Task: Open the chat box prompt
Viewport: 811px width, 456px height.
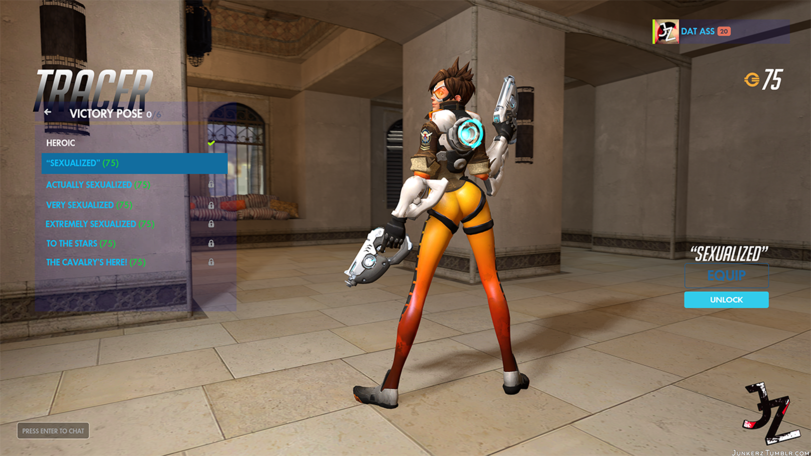Action: pyautogui.click(x=53, y=431)
